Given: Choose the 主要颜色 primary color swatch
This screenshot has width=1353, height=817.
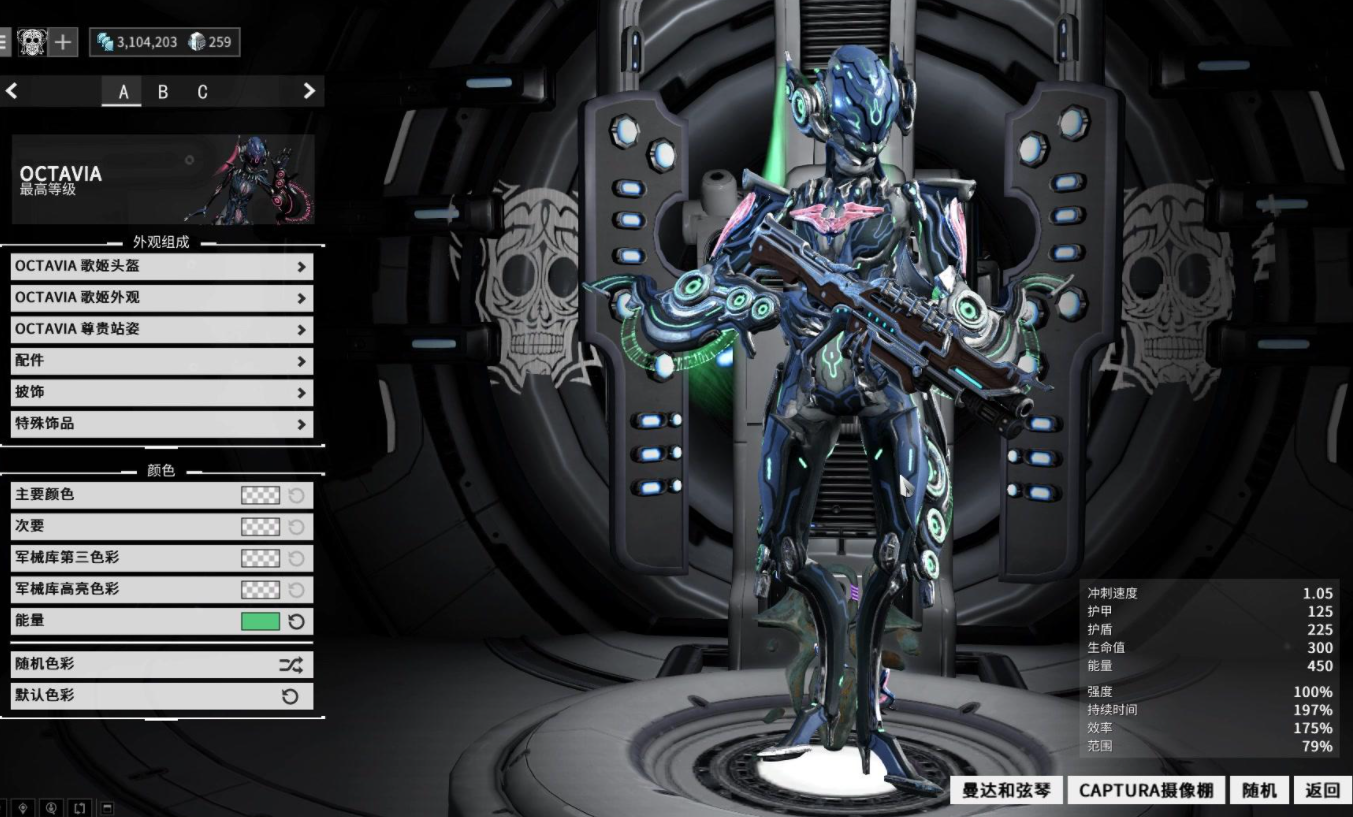Looking at the screenshot, I should [260, 495].
